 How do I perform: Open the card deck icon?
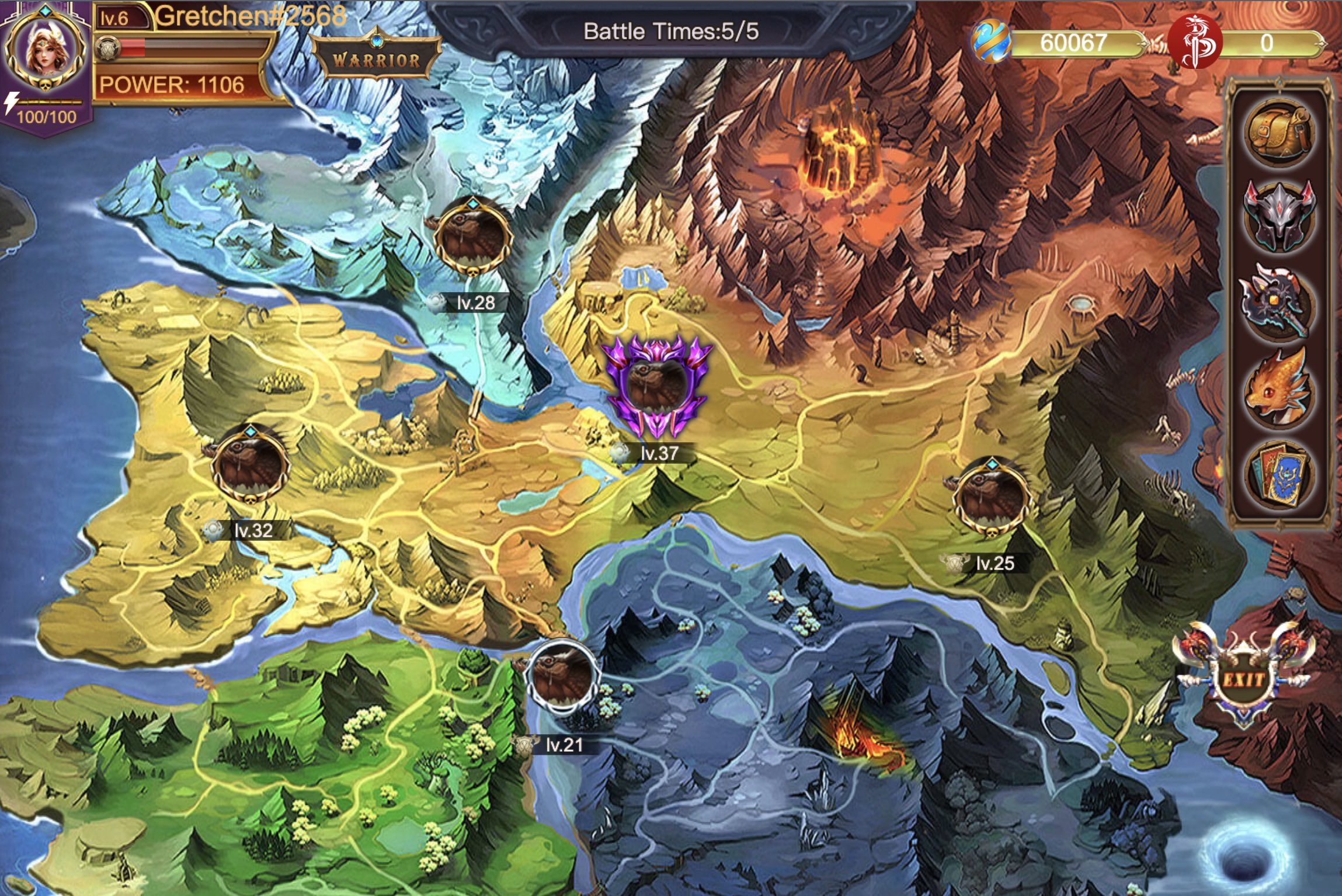1279,474
